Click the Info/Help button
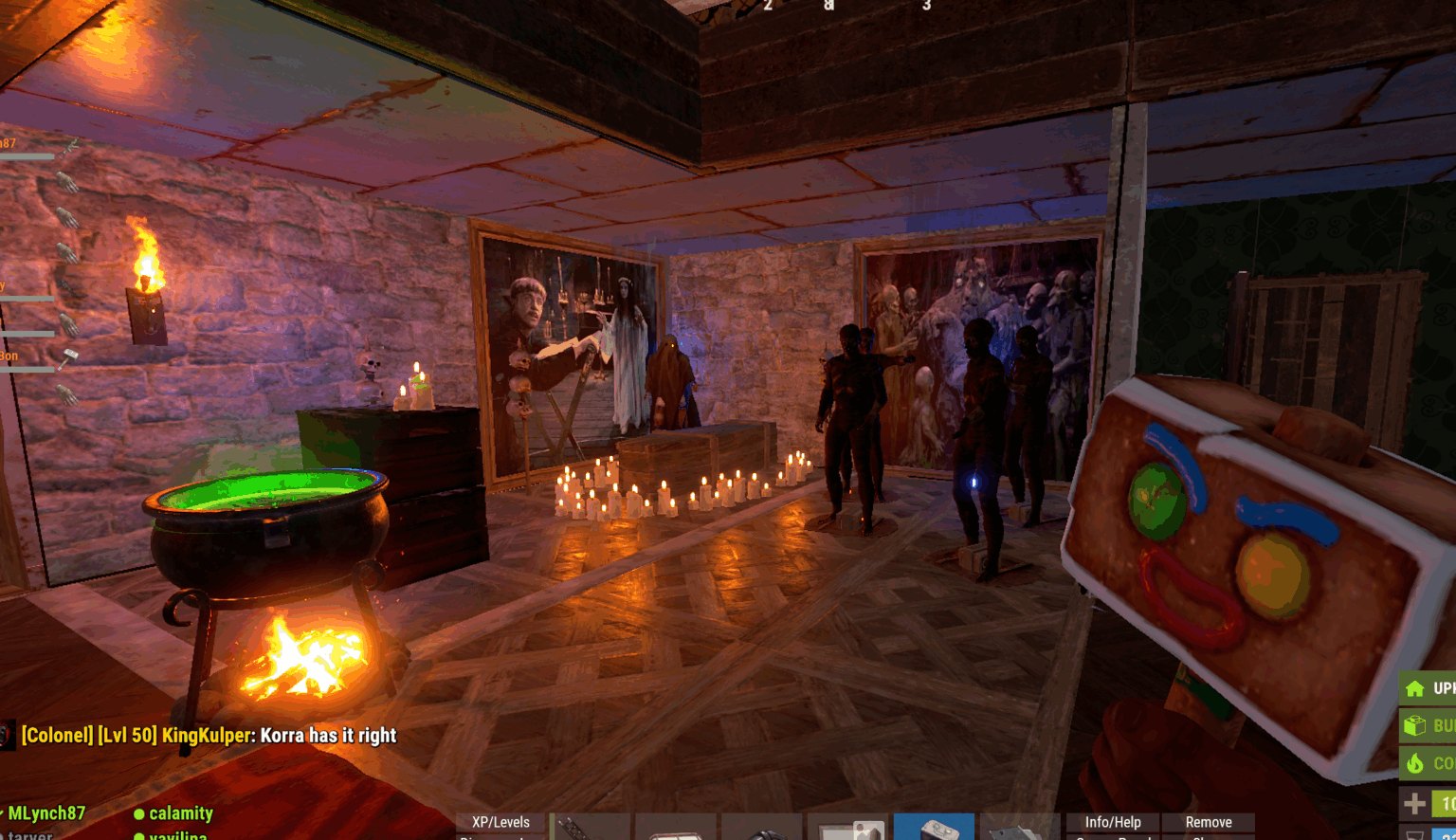Screen dimensions: 1456x840 [1111, 822]
